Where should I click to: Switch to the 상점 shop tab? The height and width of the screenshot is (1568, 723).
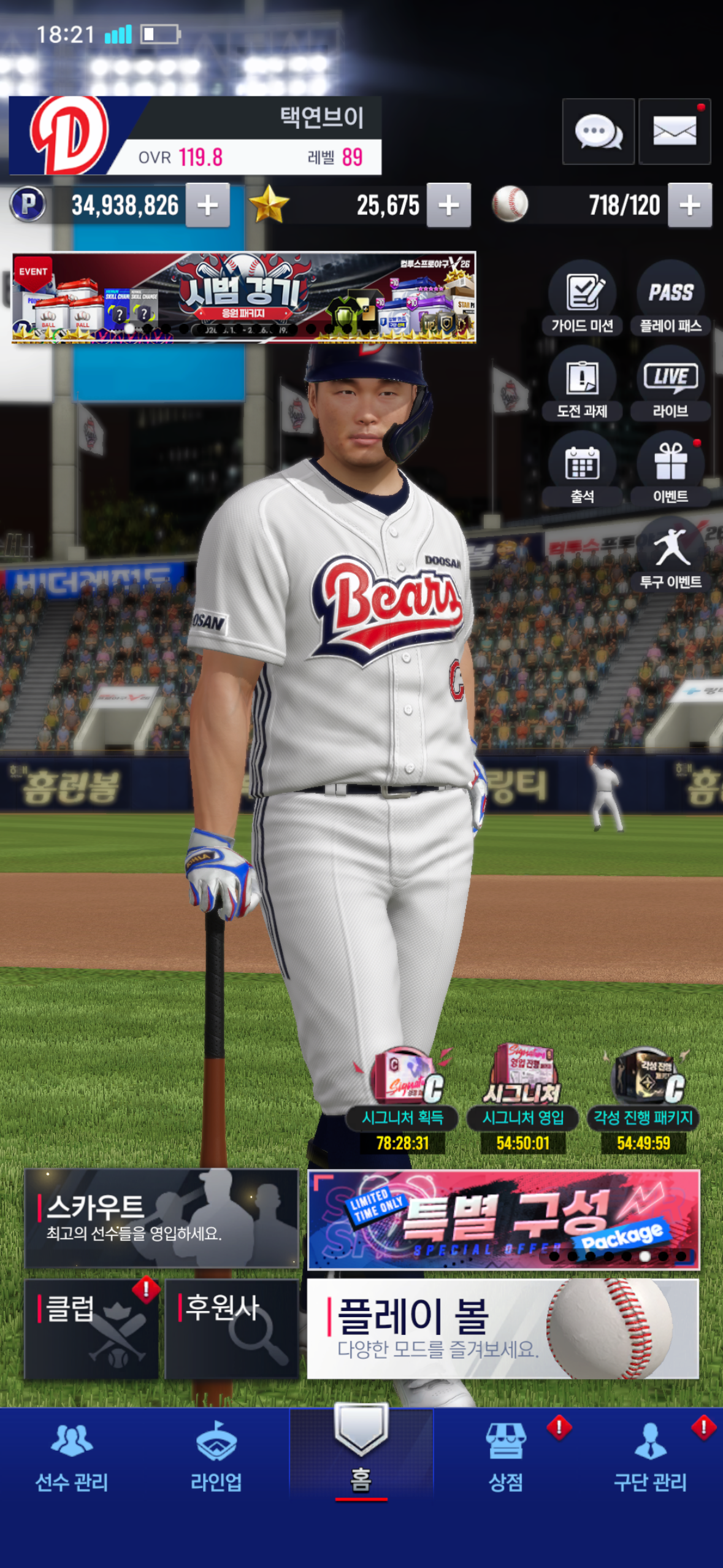click(506, 1458)
